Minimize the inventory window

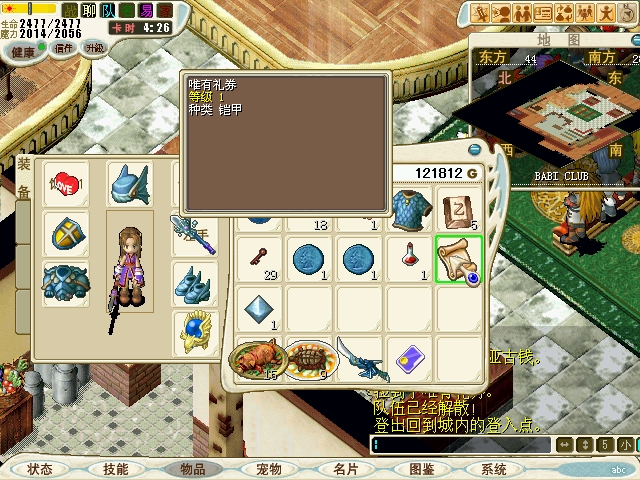[x=475, y=150]
